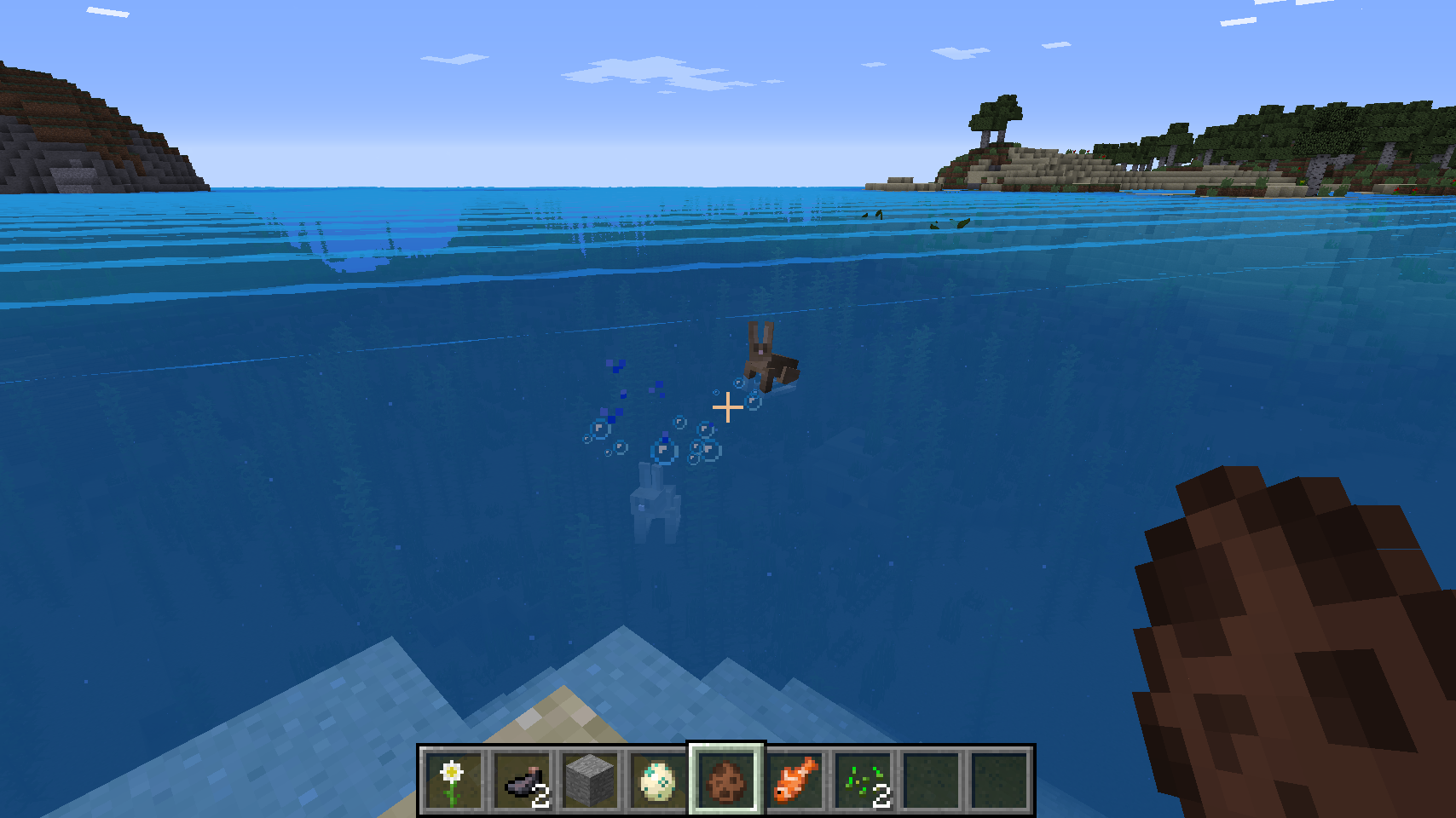The width and height of the screenshot is (1456, 818).
Task: Select the ink sac stack slot
Action: click(522, 780)
